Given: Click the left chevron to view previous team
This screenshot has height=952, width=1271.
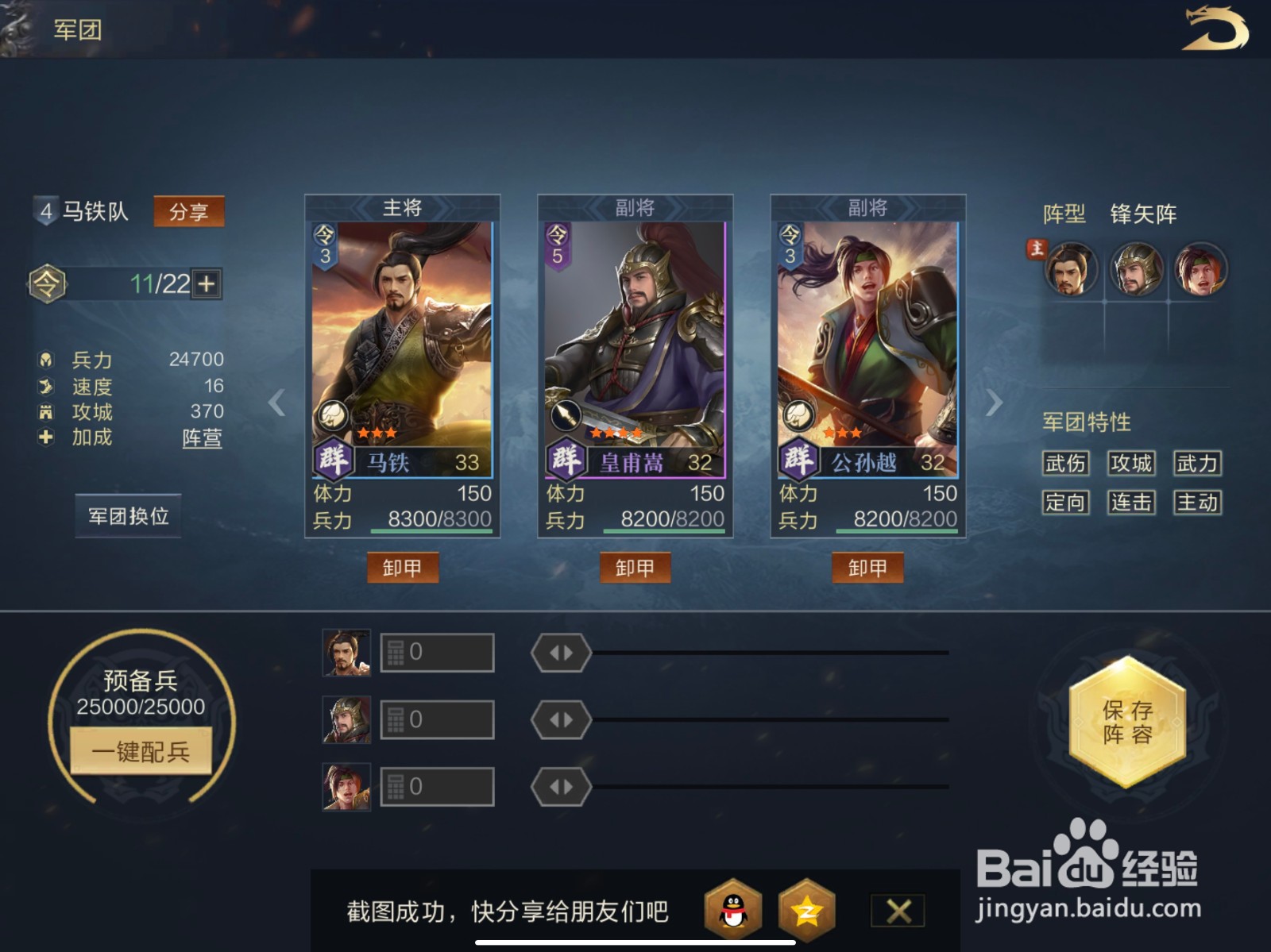Looking at the screenshot, I should pos(276,403).
